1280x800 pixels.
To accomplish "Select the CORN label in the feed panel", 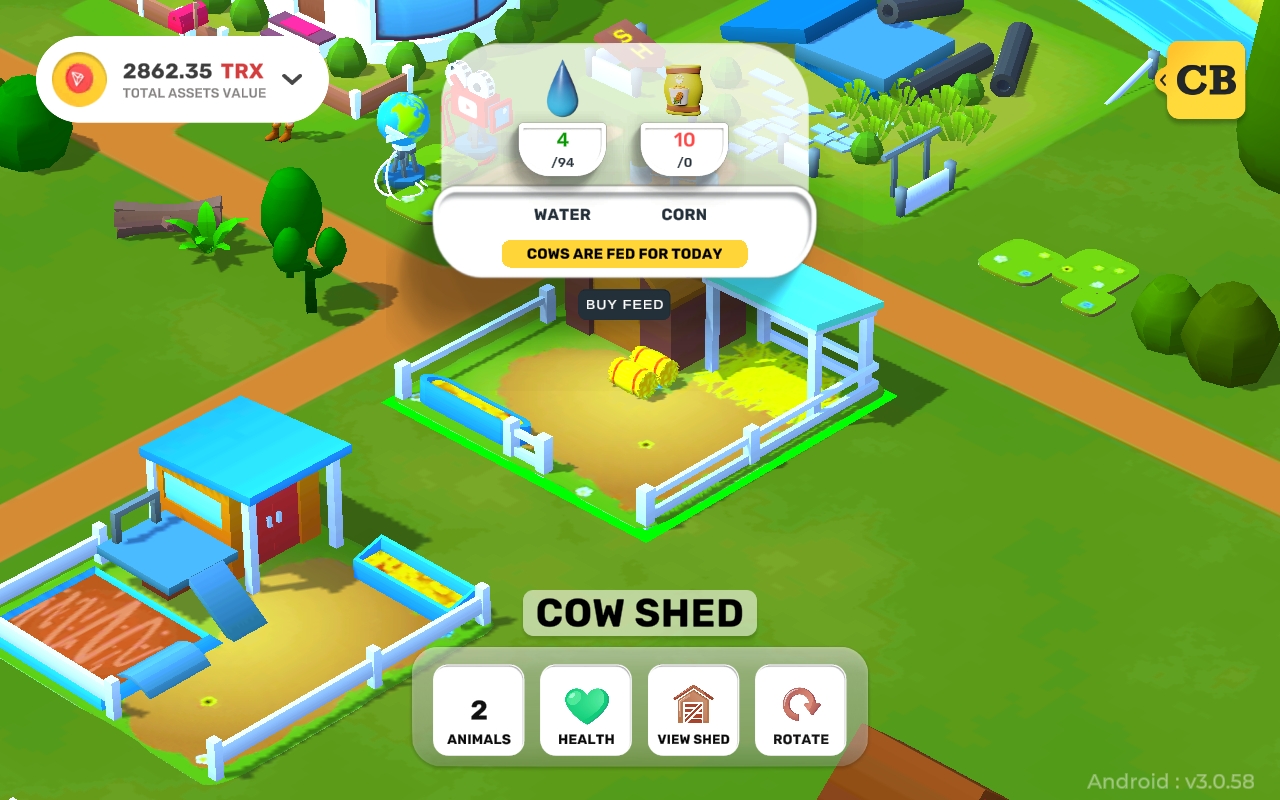I will point(684,214).
